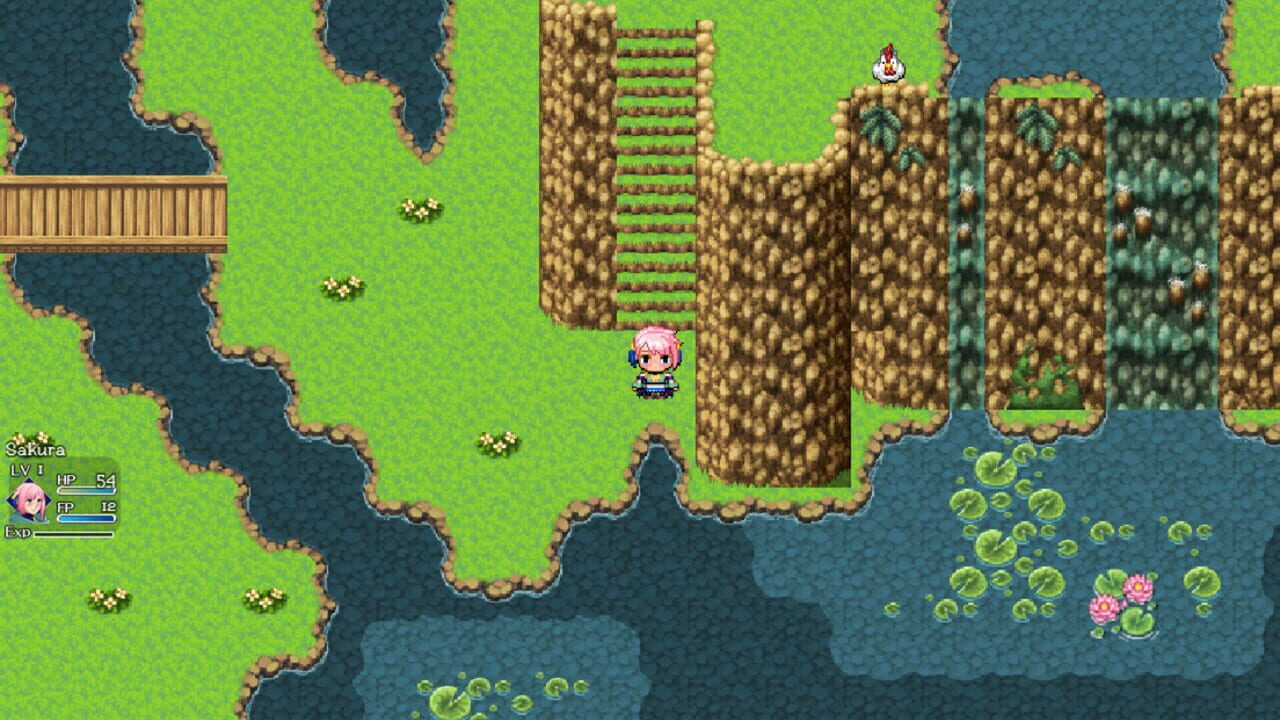Toggle the HP bar display for Sakura
This screenshot has width=1280, height=720.
pos(86,491)
